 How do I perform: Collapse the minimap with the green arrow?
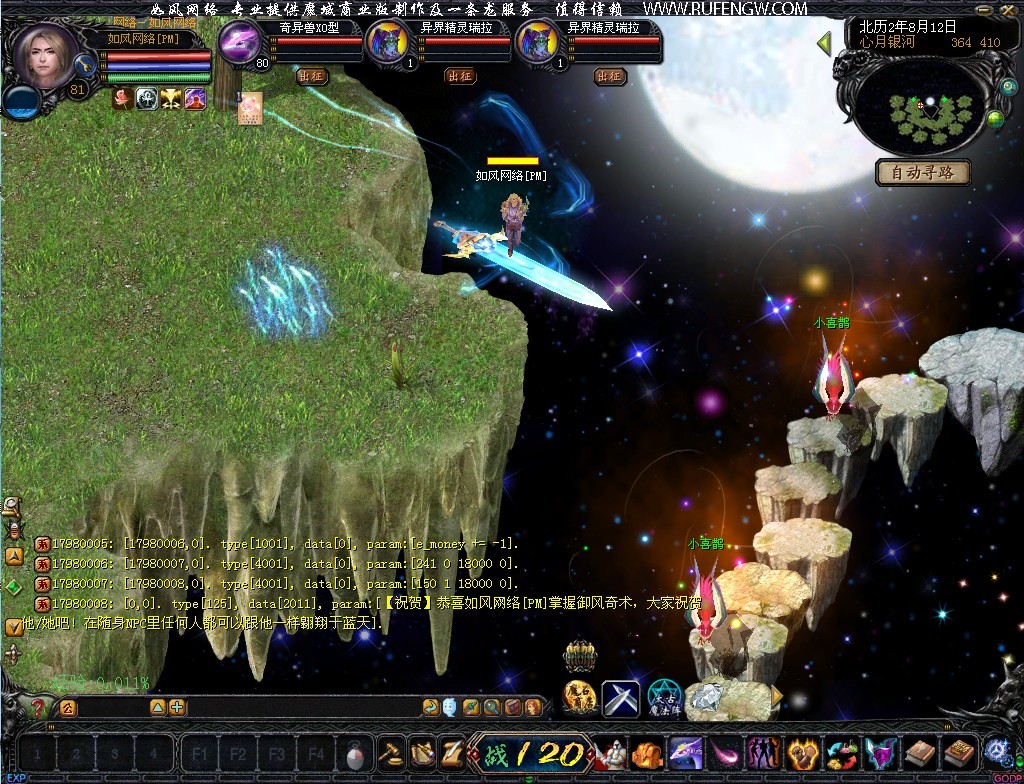(824, 44)
